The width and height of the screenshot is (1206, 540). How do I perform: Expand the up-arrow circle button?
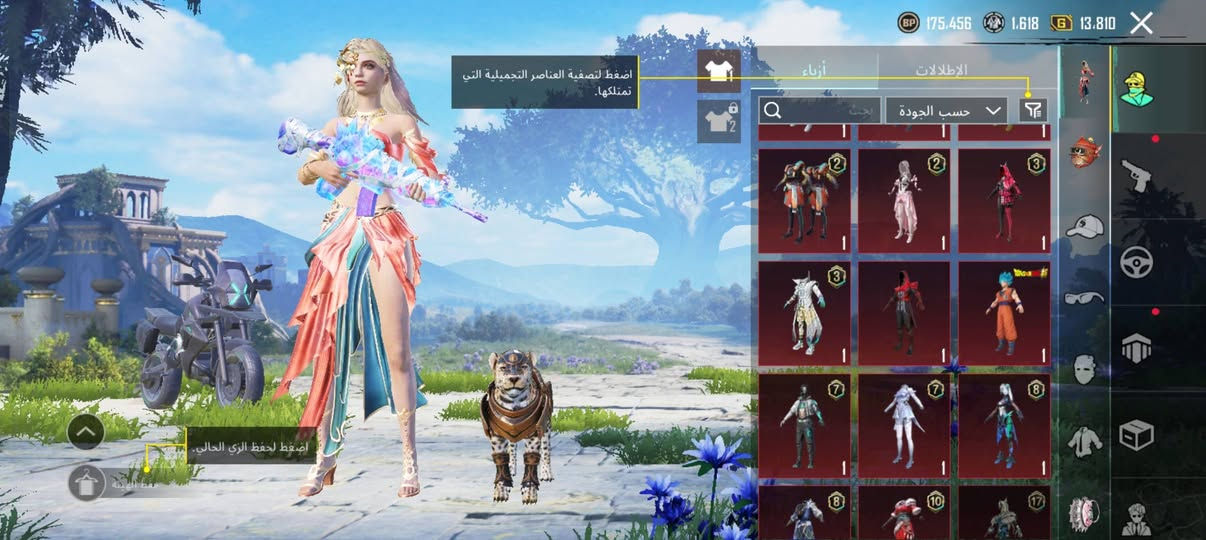[x=86, y=431]
